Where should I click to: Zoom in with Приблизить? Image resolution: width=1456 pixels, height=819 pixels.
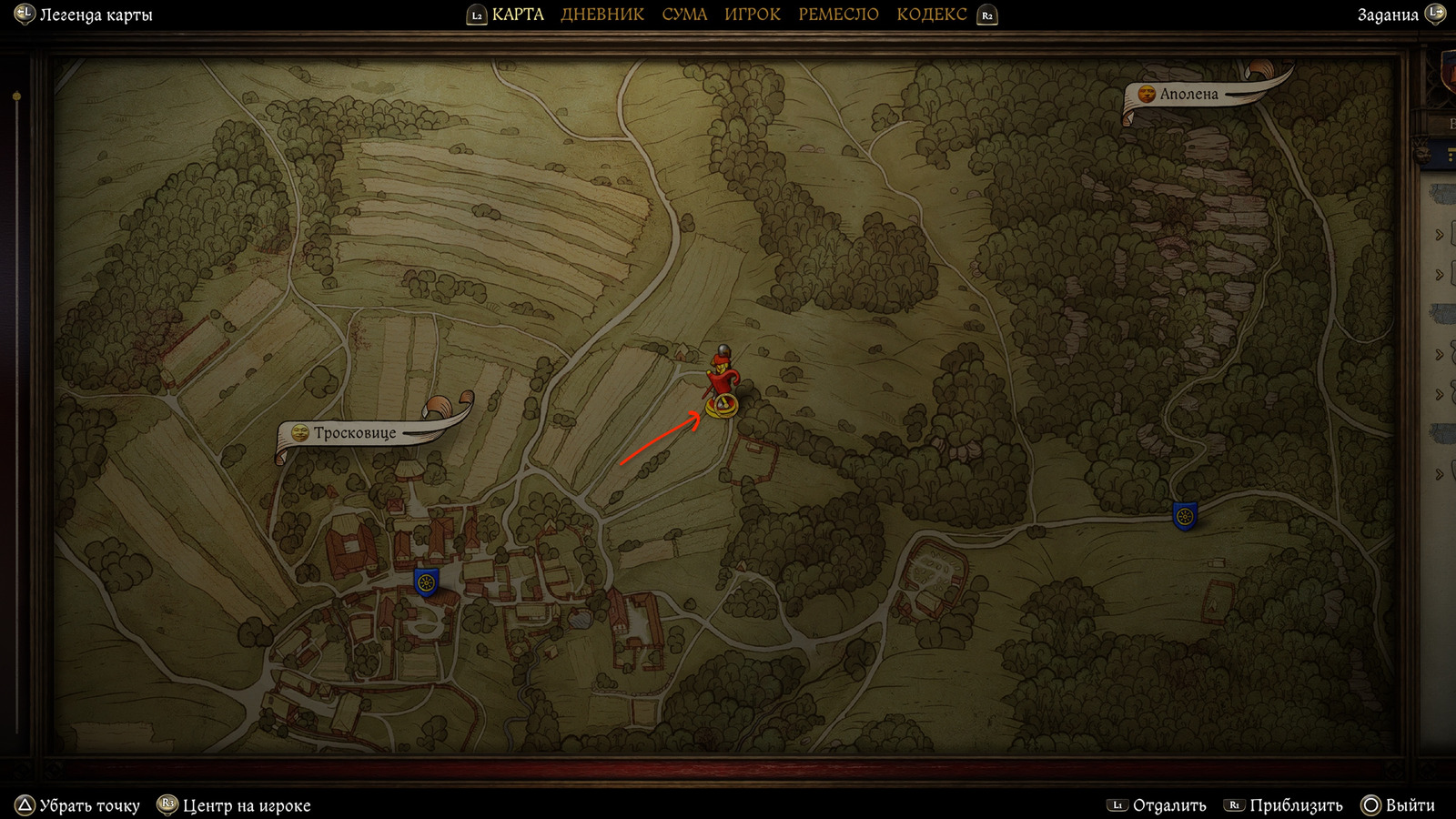[1295, 805]
